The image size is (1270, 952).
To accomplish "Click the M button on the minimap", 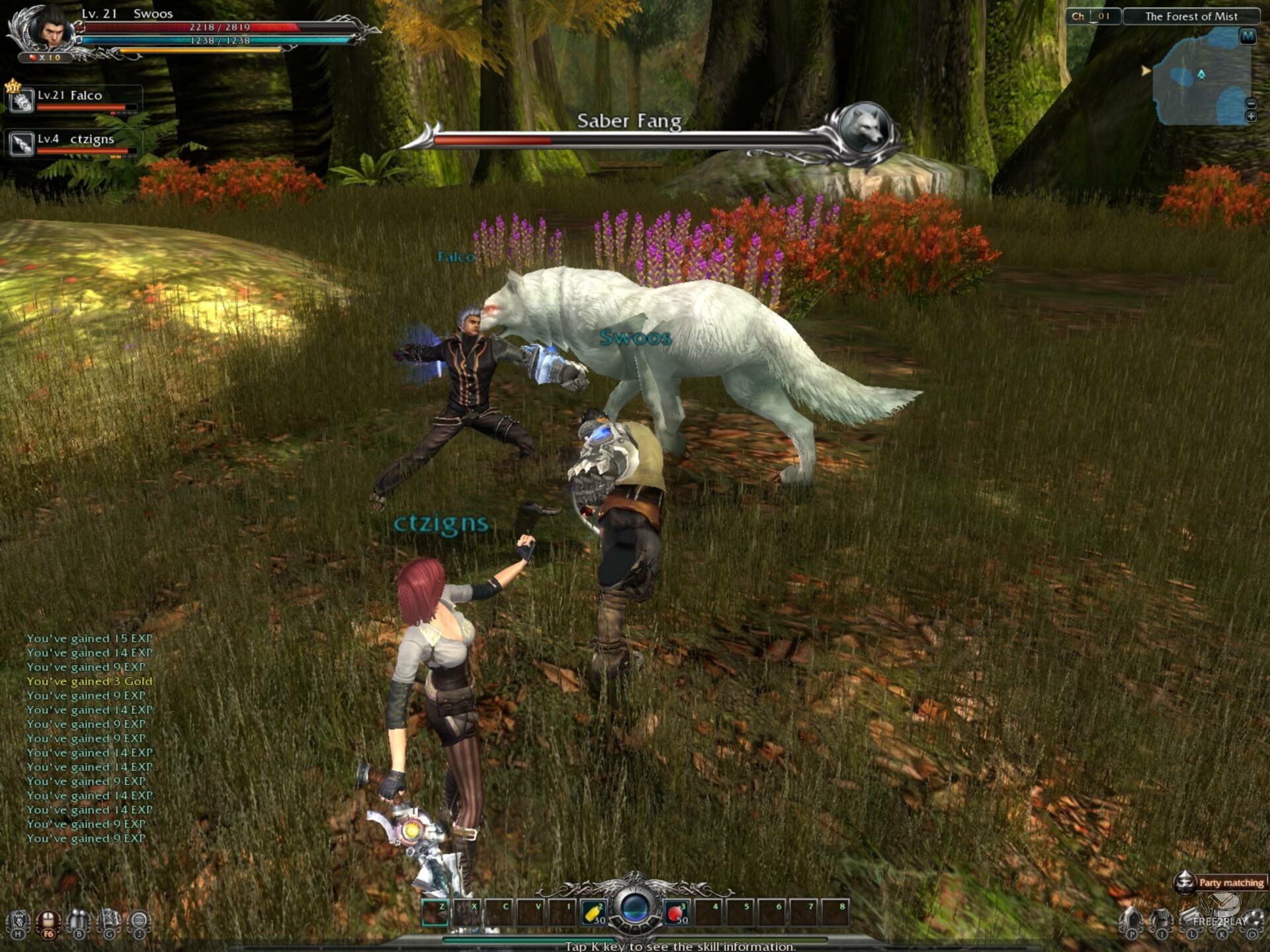I will click(1247, 36).
